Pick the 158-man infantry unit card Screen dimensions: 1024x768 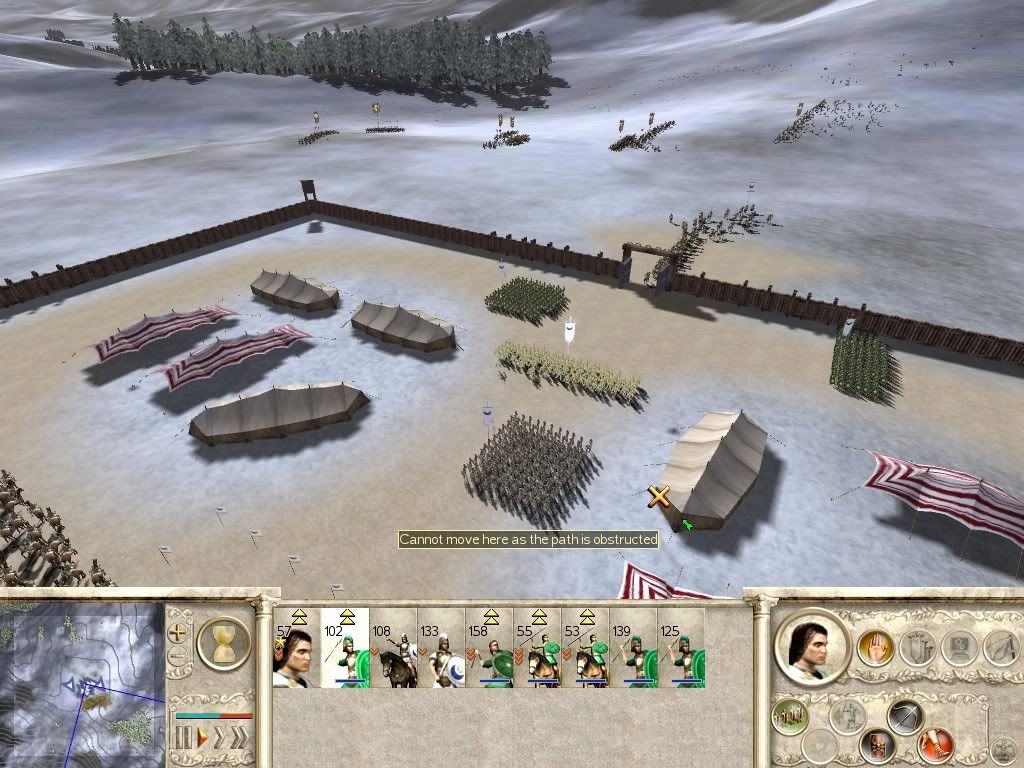tap(489, 648)
